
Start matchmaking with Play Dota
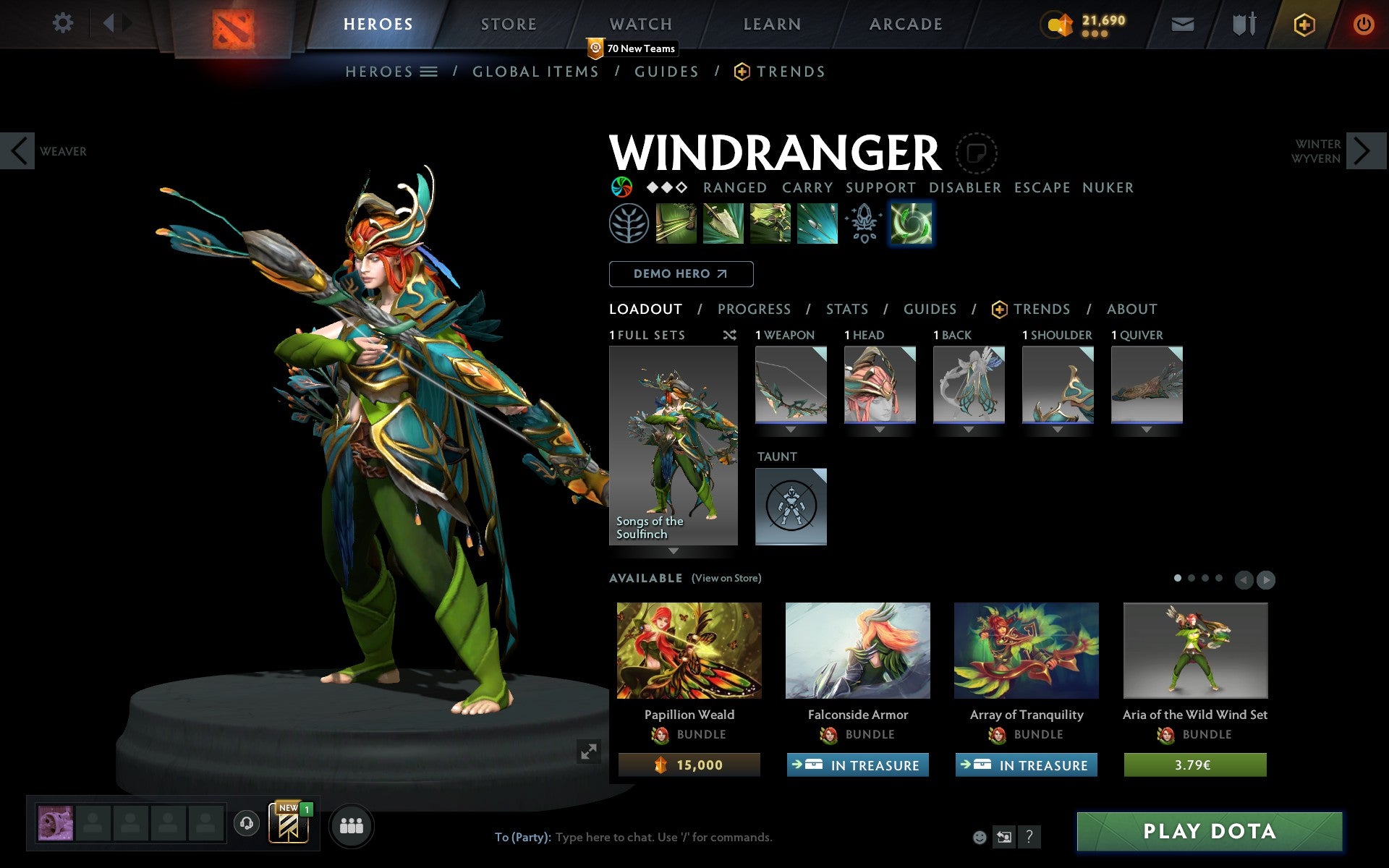point(1209,832)
